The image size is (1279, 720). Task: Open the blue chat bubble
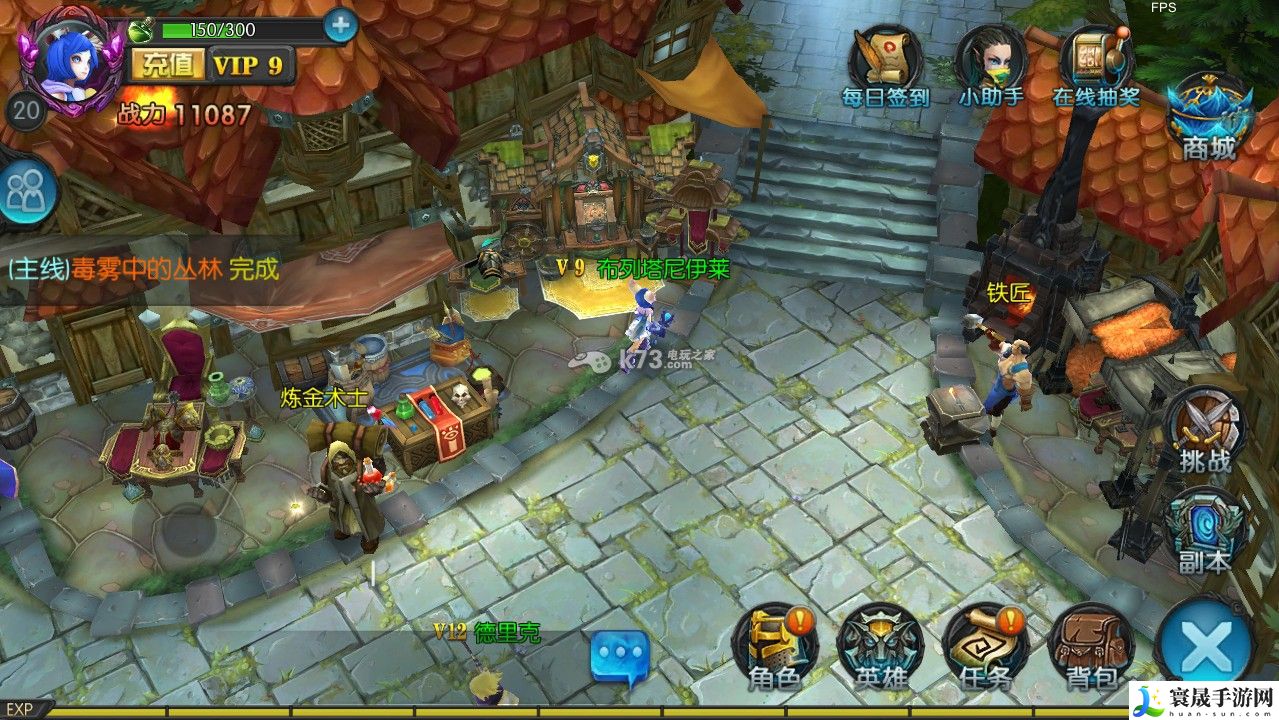(620, 657)
